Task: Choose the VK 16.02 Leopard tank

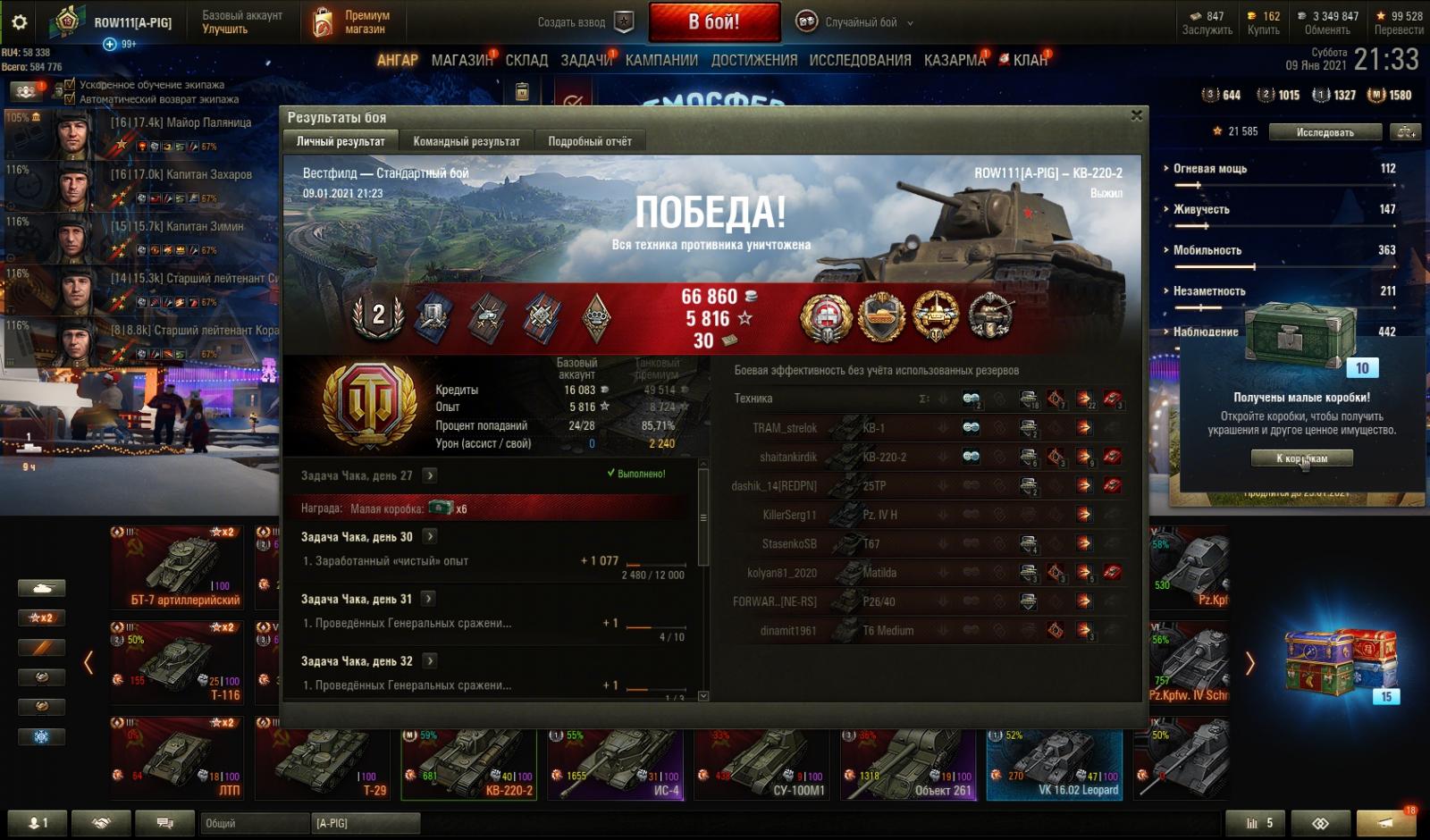Action: [x=1055, y=764]
